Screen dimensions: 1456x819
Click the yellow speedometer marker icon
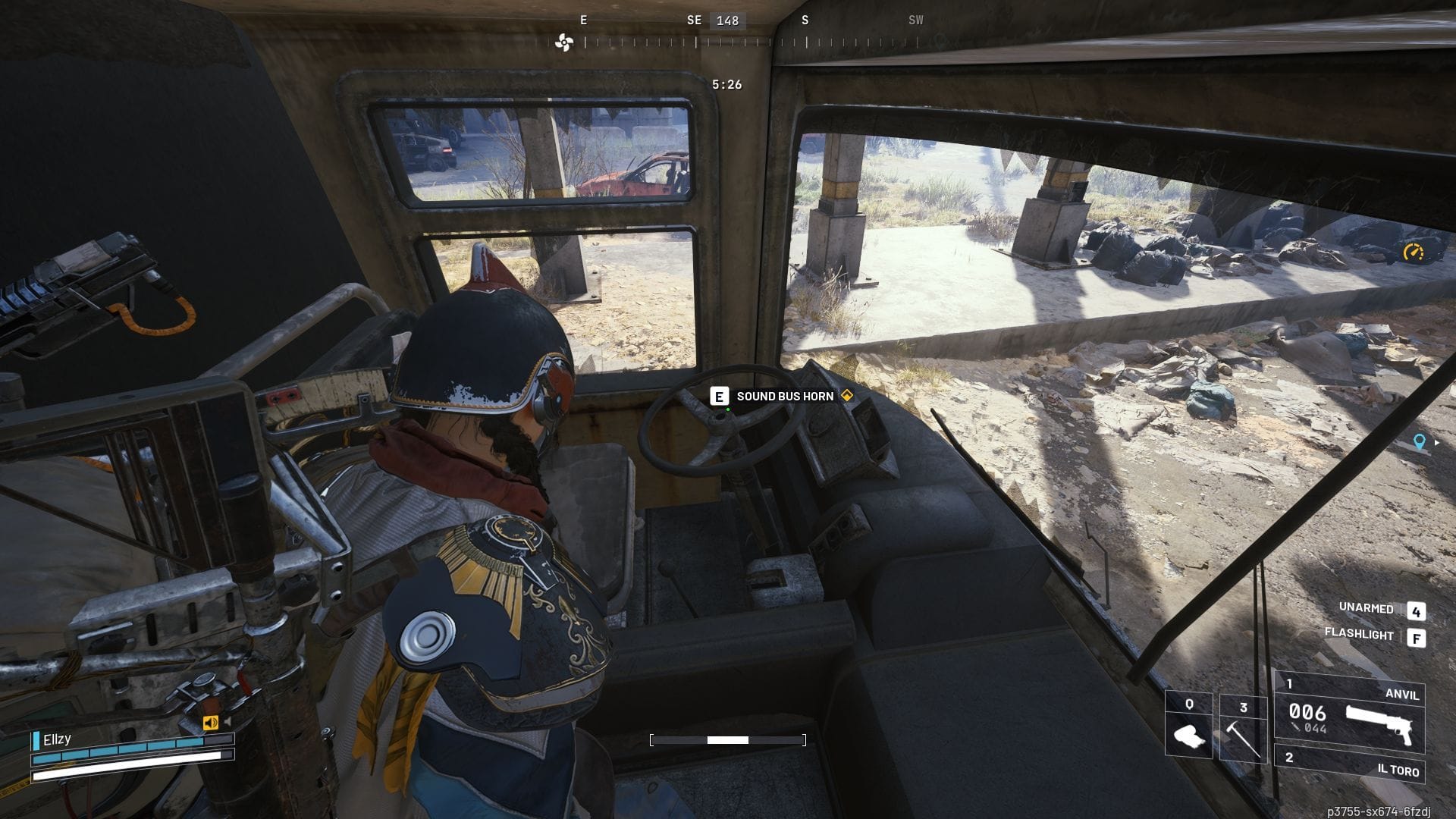1413,252
